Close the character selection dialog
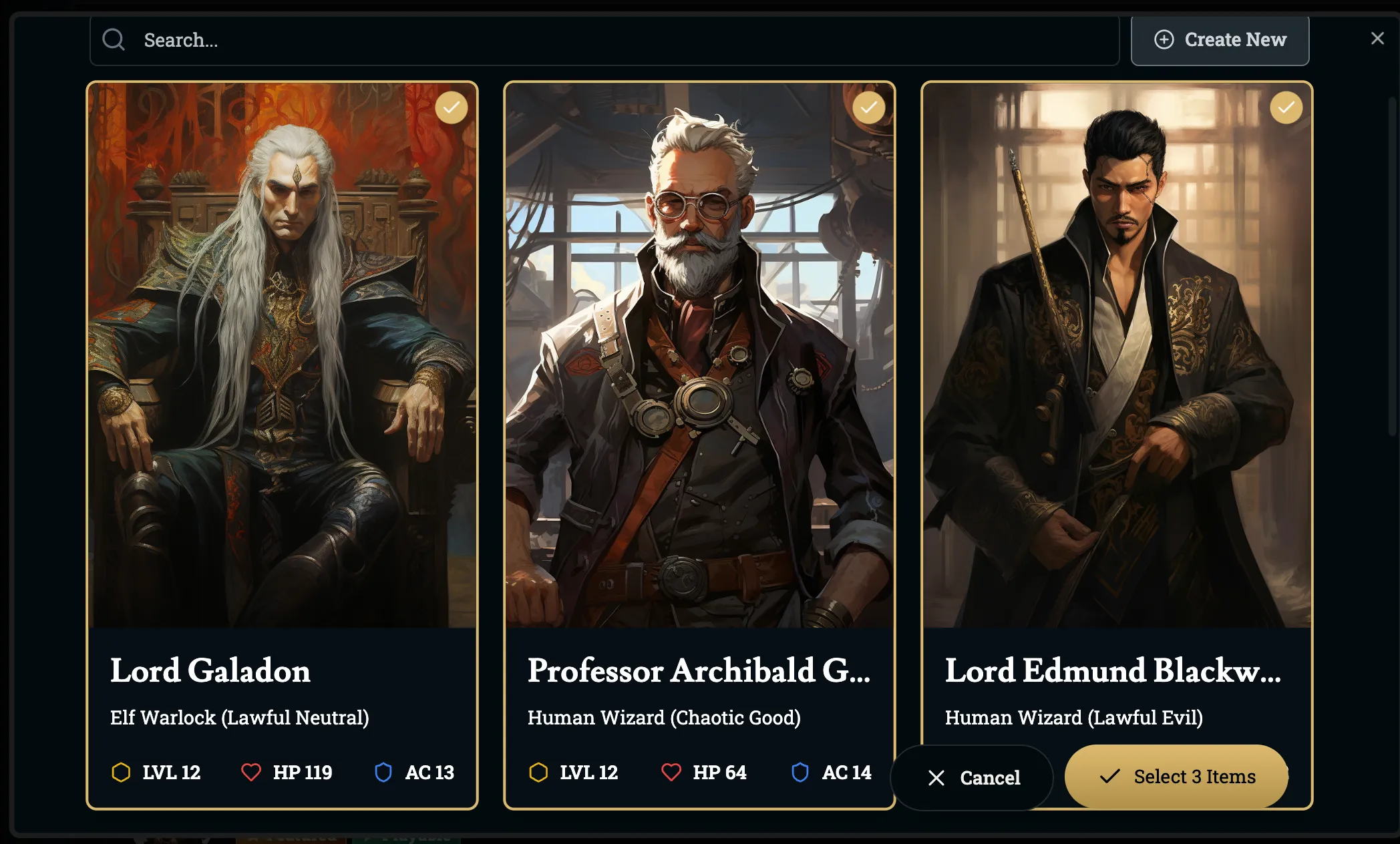Image resolution: width=1400 pixels, height=844 pixels. [1377, 39]
